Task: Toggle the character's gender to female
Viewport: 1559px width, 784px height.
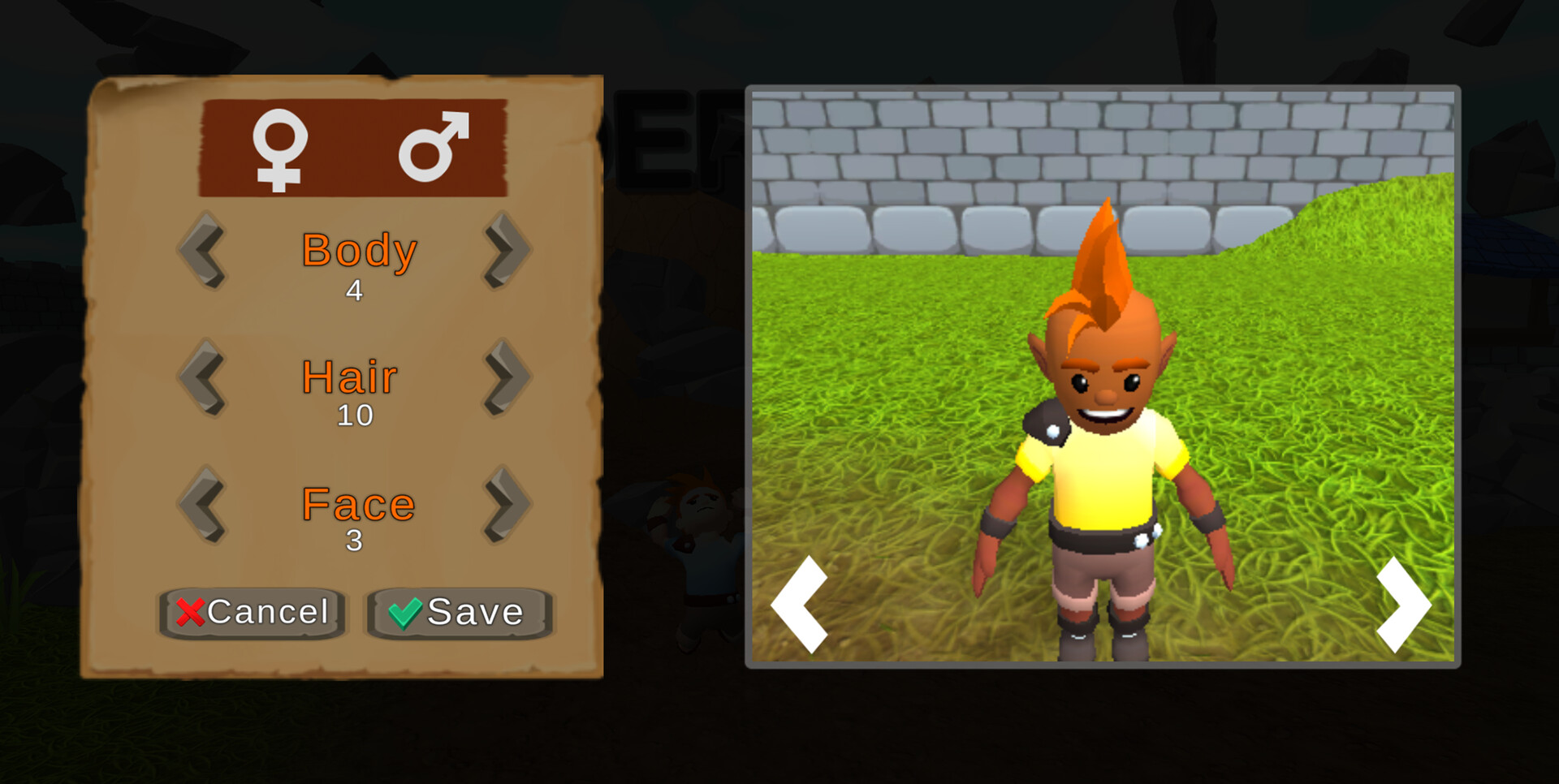Action: click(x=279, y=150)
